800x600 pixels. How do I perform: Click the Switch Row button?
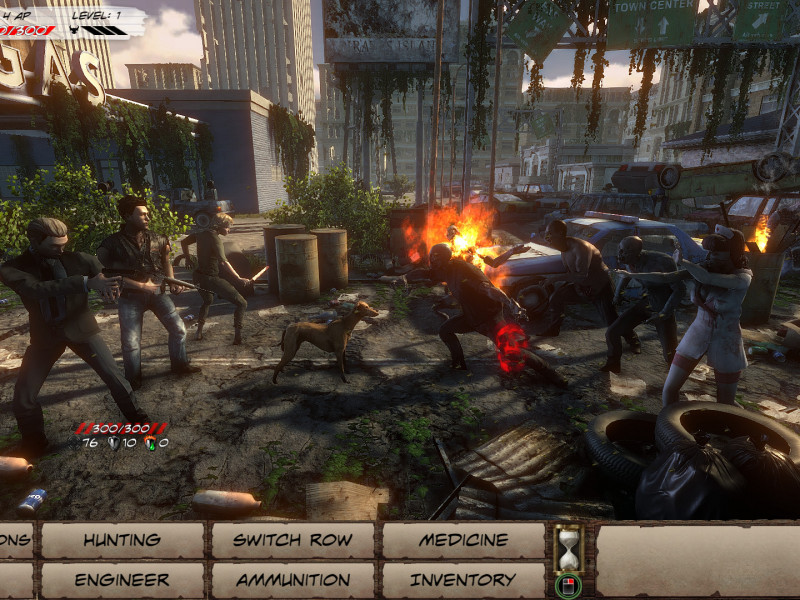click(x=293, y=540)
